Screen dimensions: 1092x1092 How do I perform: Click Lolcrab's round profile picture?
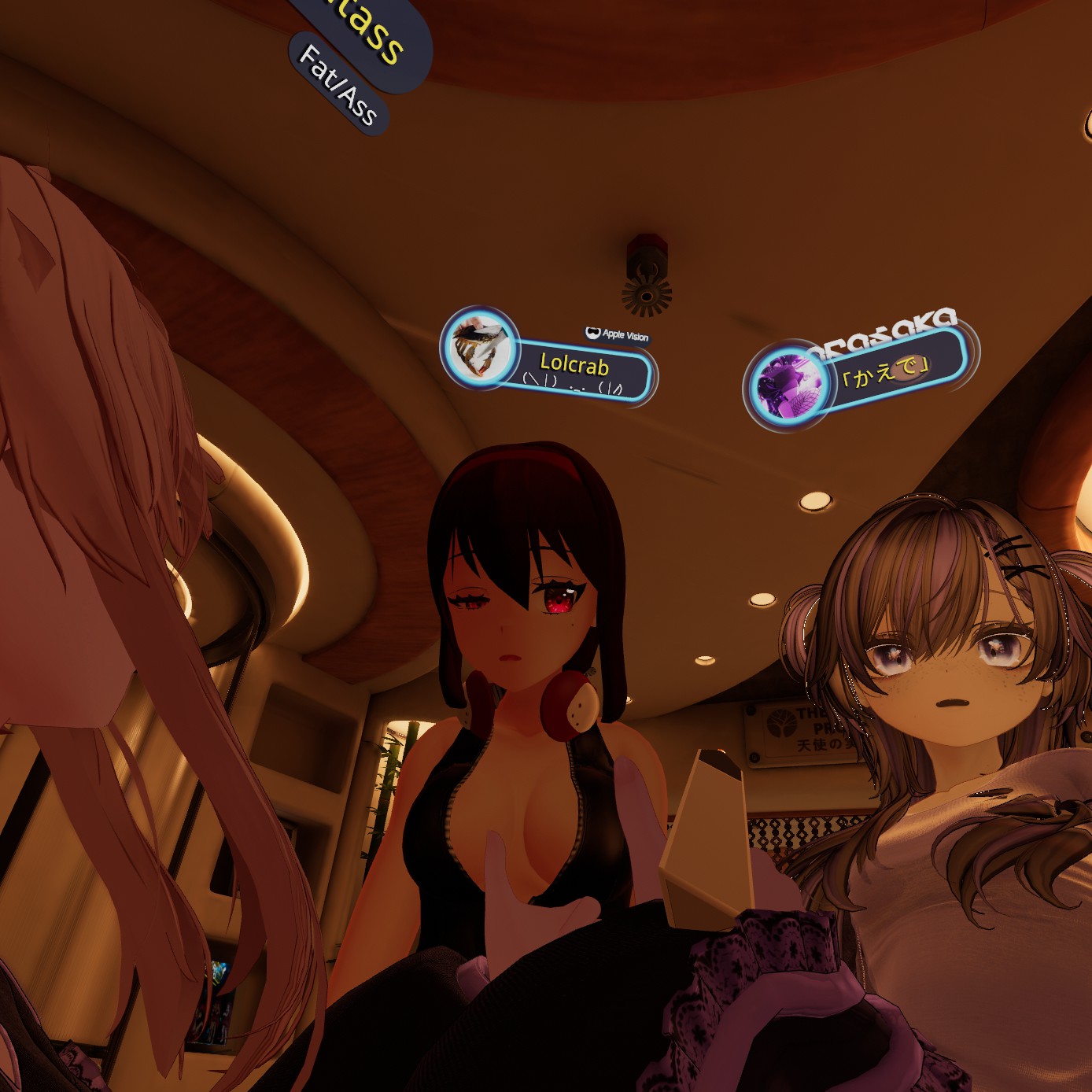point(479,346)
